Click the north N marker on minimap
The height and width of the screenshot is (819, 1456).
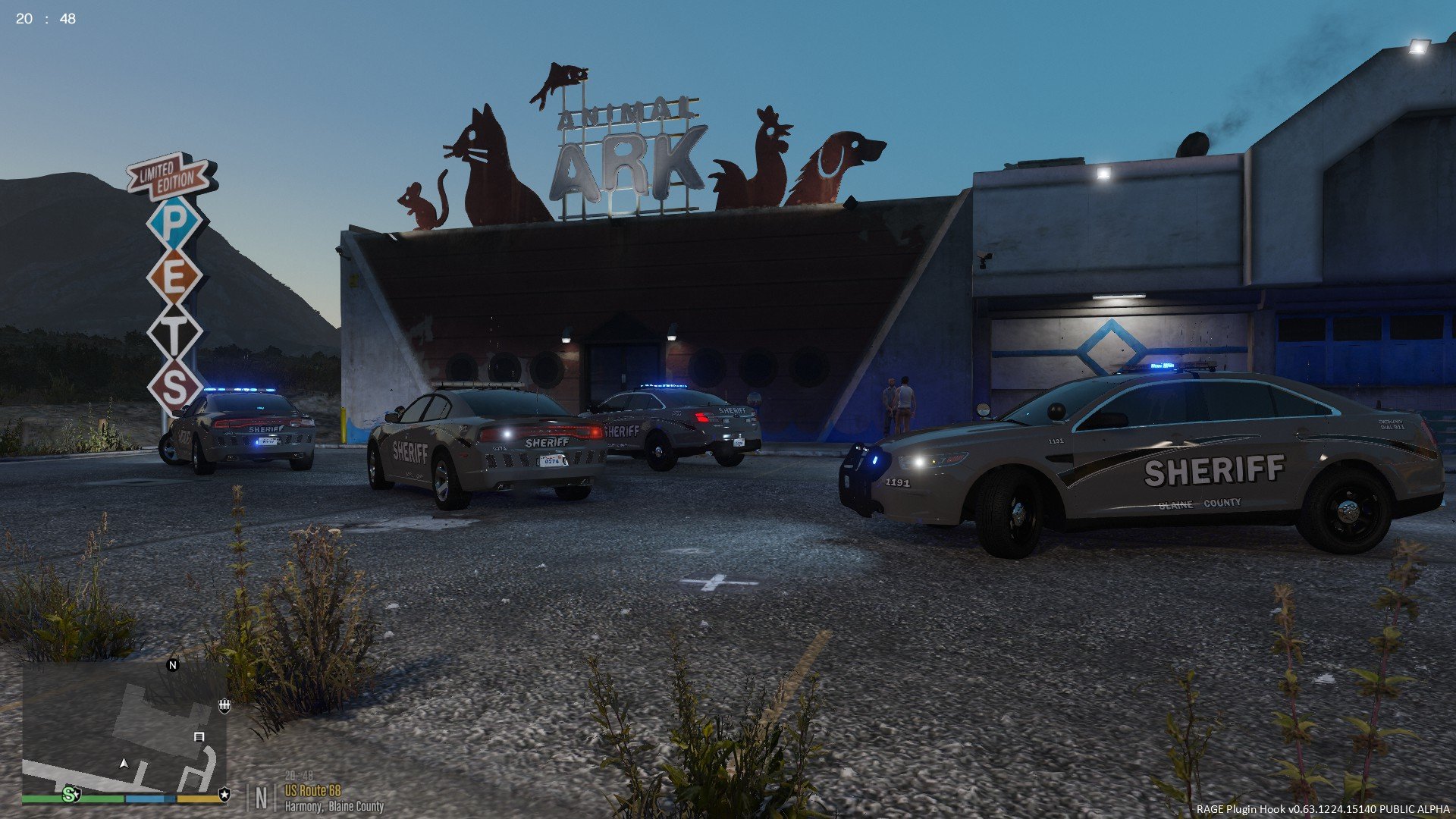(172, 665)
